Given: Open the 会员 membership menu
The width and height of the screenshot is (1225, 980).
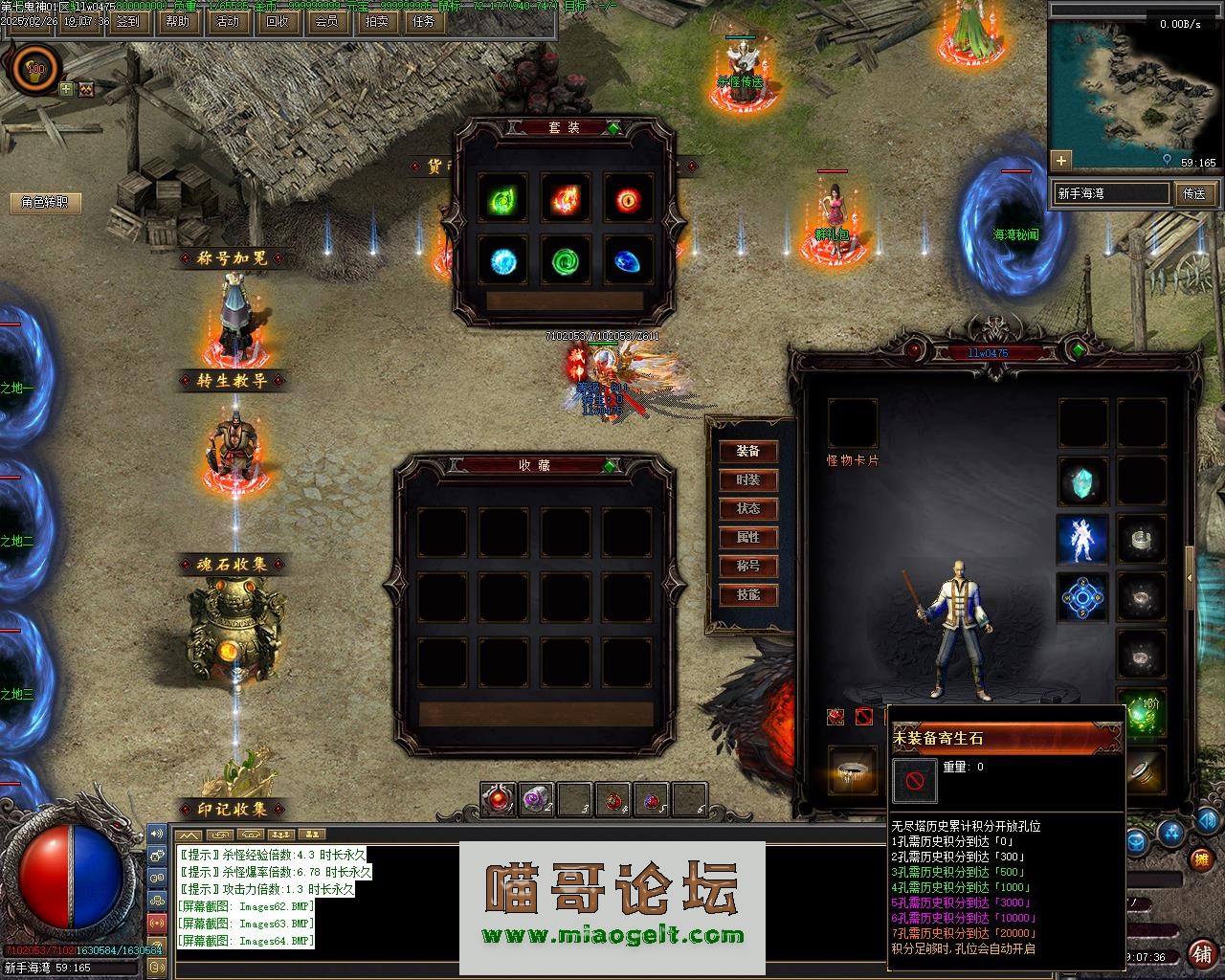Looking at the screenshot, I should coord(326,21).
